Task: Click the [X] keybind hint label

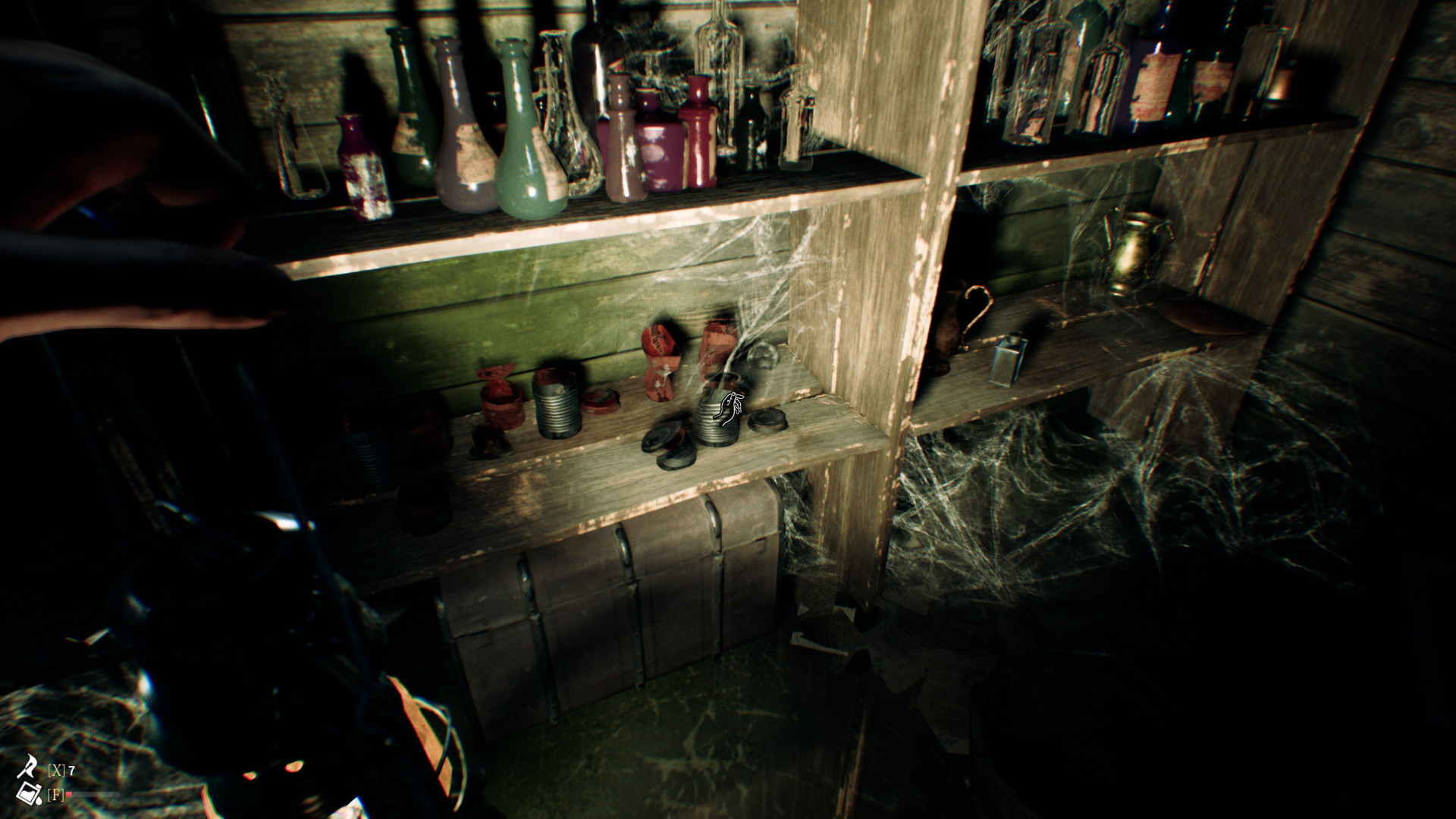Action: pyautogui.click(x=57, y=769)
